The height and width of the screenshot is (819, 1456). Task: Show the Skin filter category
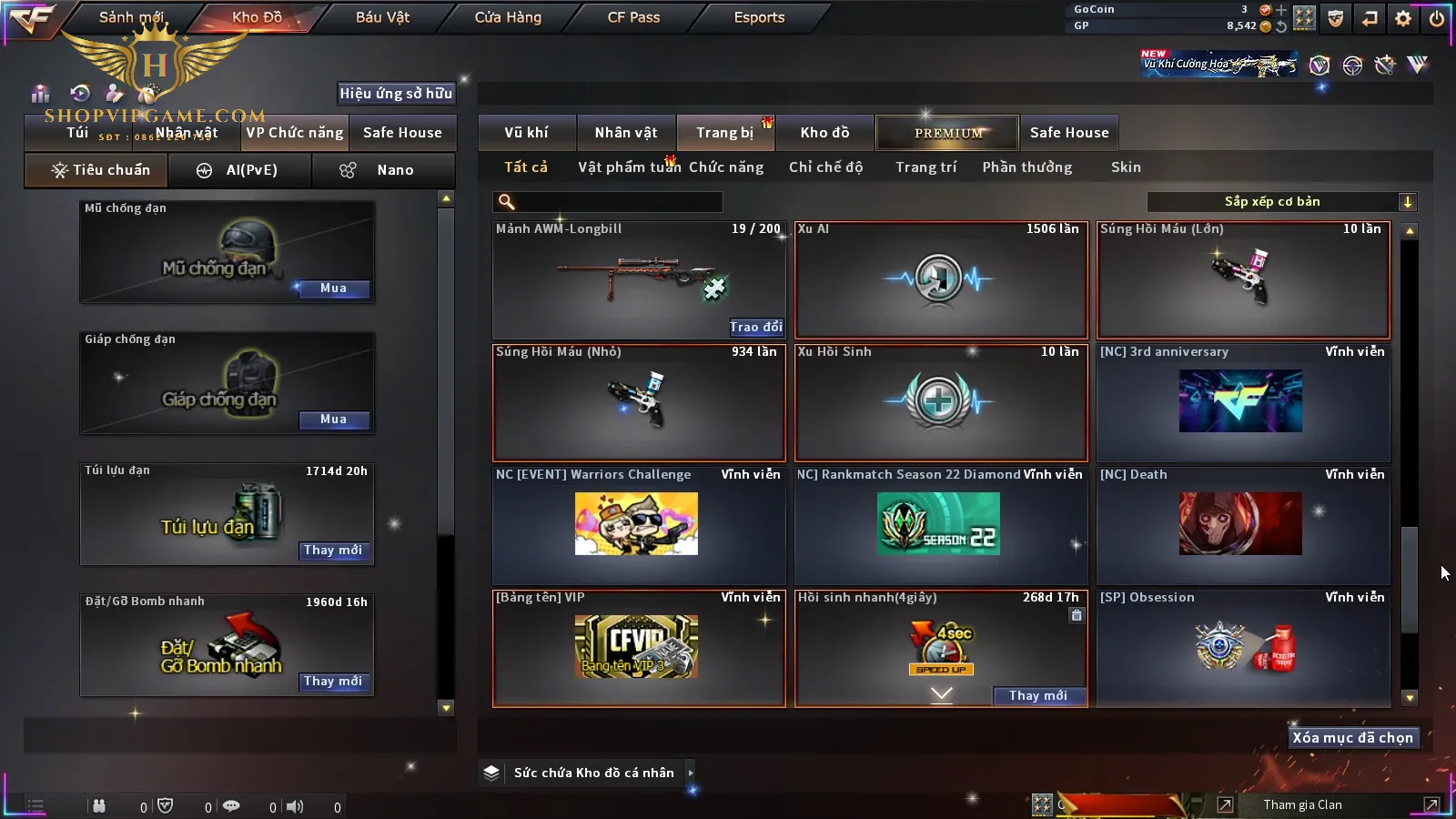(x=1126, y=167)
